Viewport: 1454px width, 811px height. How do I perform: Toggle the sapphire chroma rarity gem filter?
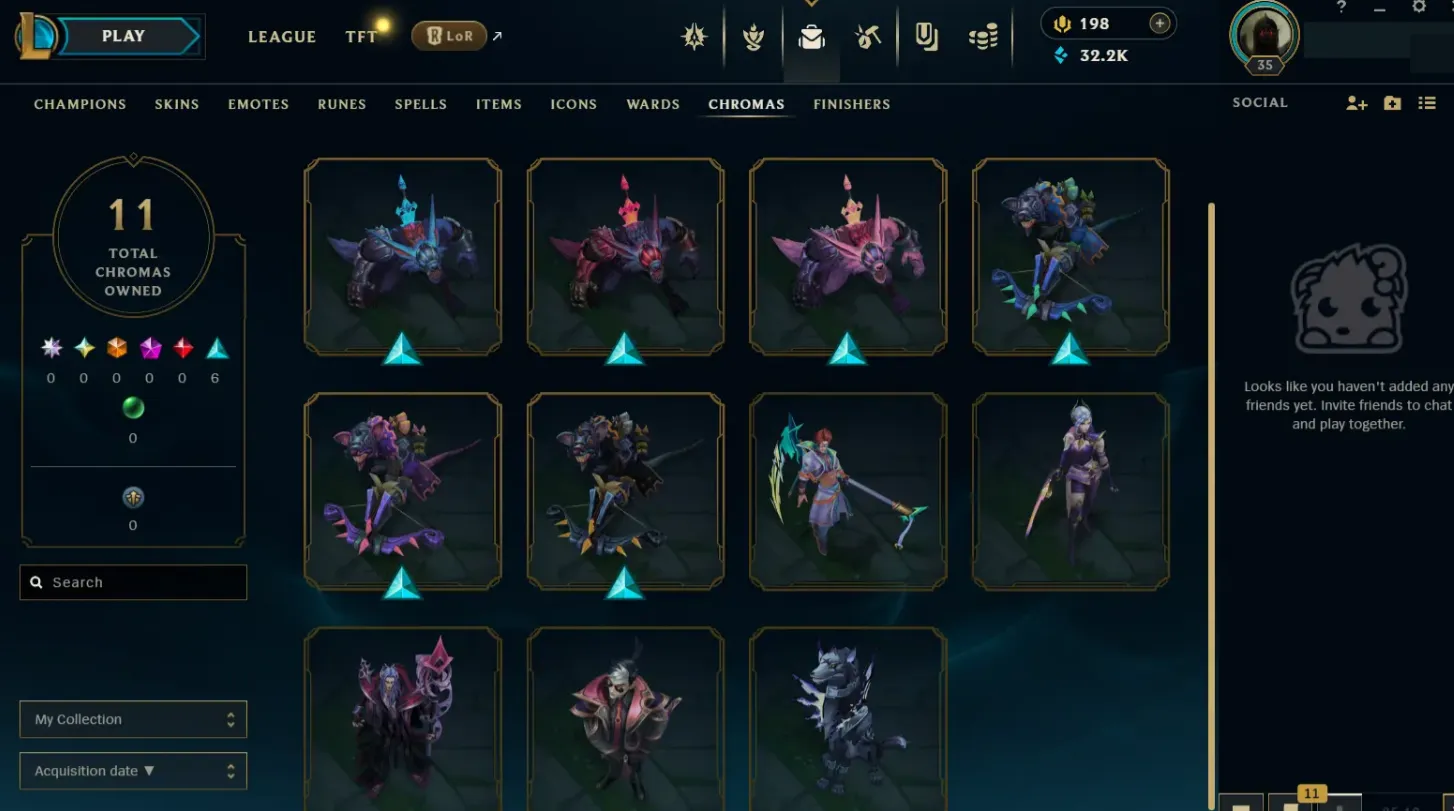(x=218, y=348)
